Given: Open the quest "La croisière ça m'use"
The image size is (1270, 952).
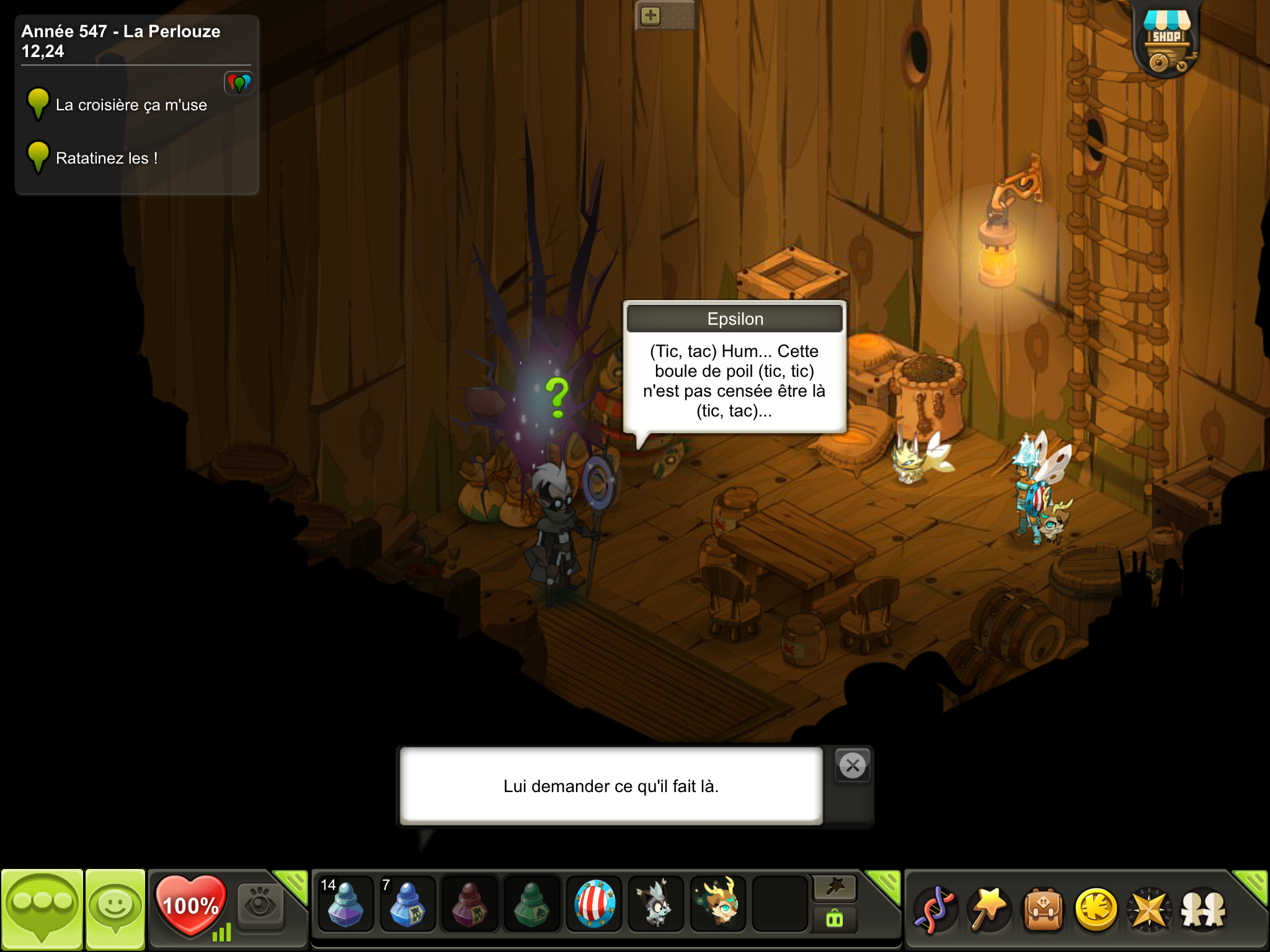Looking at the screenshot, I should click(131, 105).
